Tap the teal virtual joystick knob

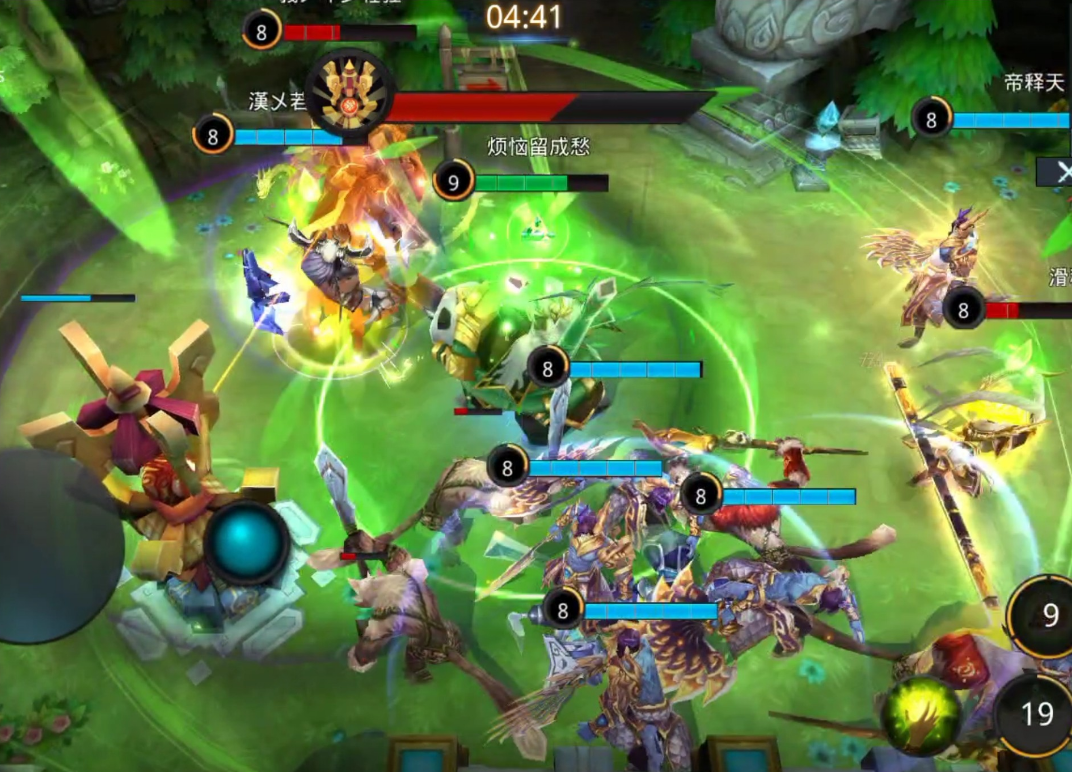click(x=247, y=542)
